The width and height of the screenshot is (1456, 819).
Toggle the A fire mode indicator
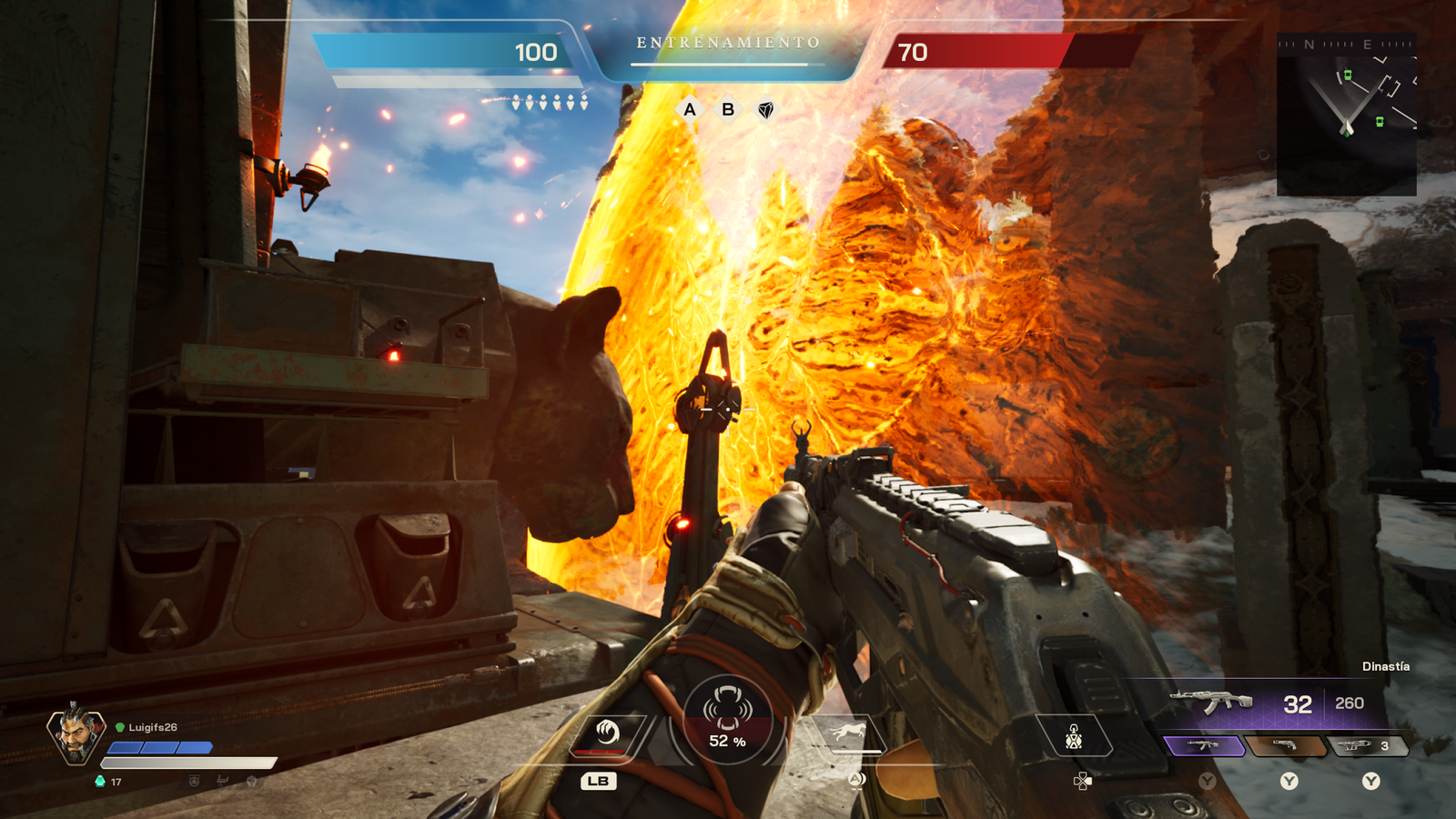pos(692,110)
